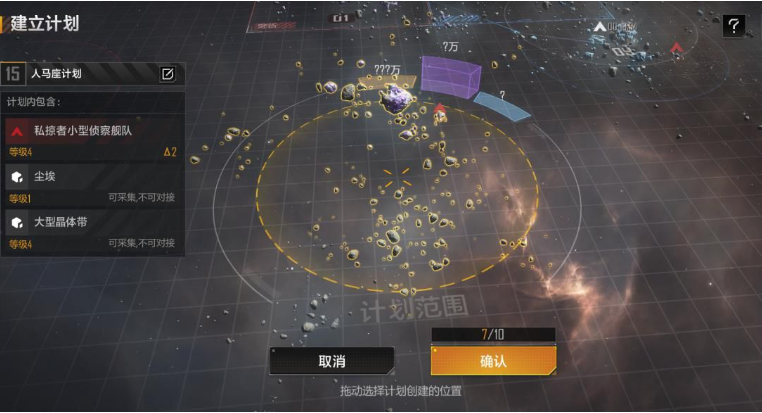Edit the 人马座计划 plan name

(168, 73)
